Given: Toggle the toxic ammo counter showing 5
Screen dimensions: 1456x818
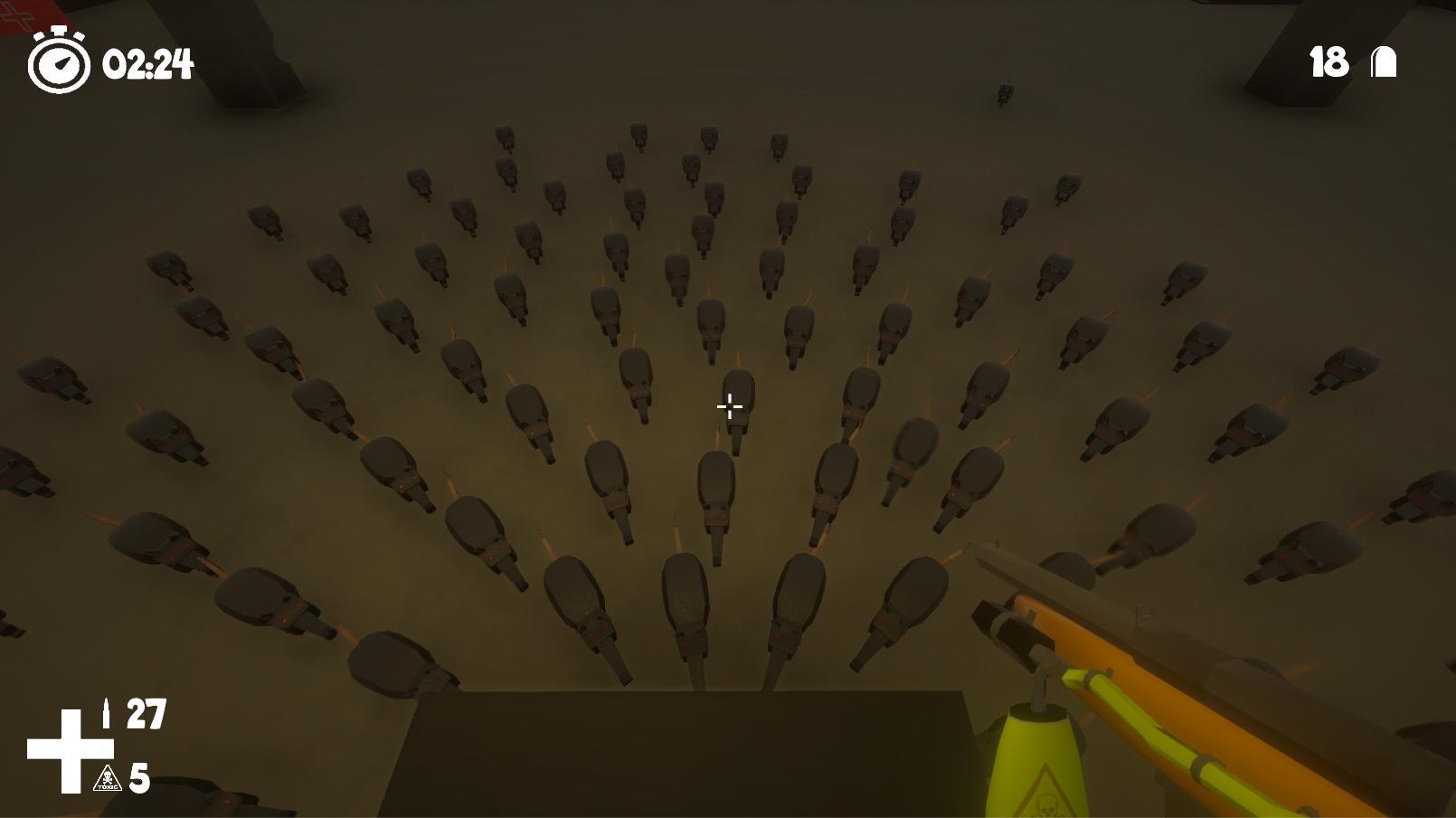Looking at the screenshot, I should coord(141,778).
